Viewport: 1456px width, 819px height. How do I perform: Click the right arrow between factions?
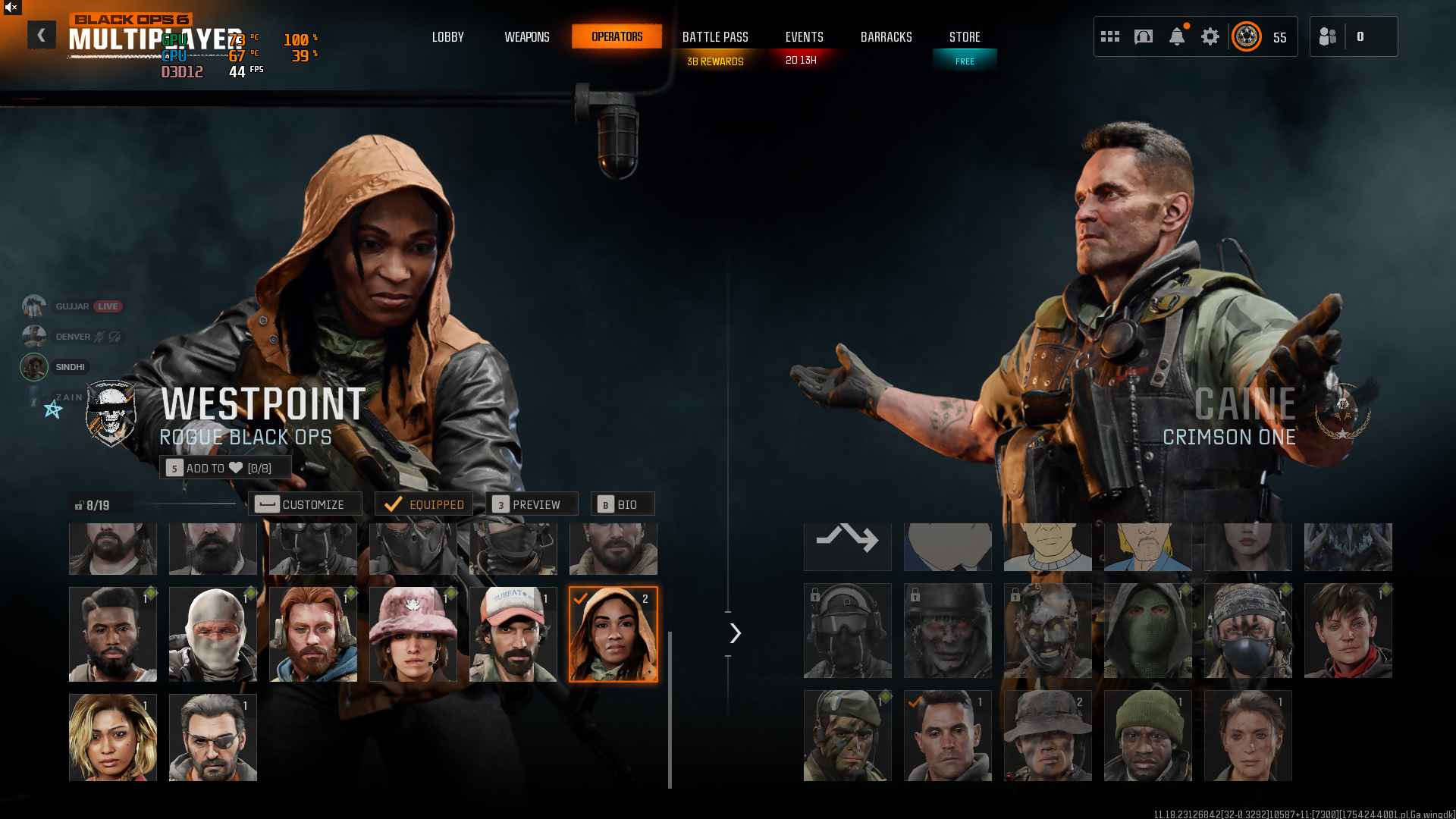click(x=735, y=633)
